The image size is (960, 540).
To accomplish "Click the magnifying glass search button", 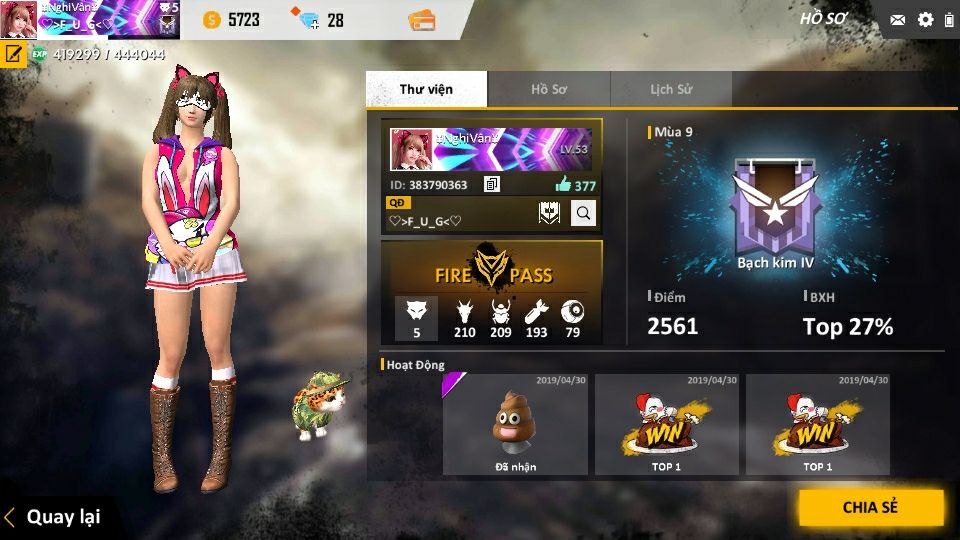I will (583, 212).
